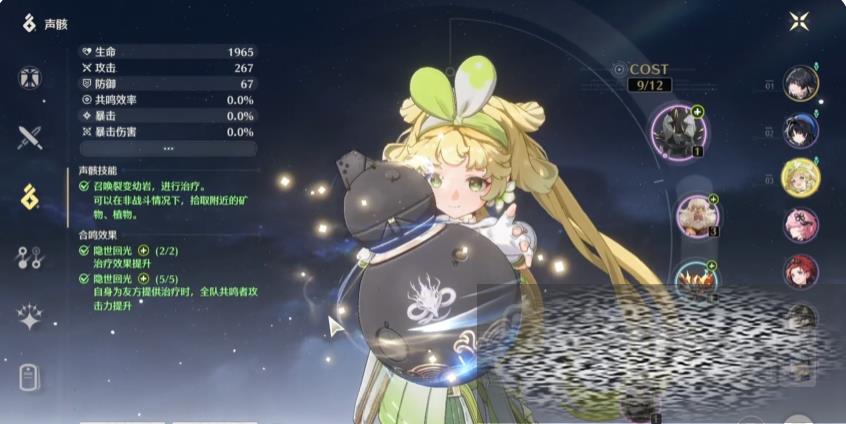Pick the pink-haired character portrait
The height and width of the screenshot is (424, 846).
point(801,224)
